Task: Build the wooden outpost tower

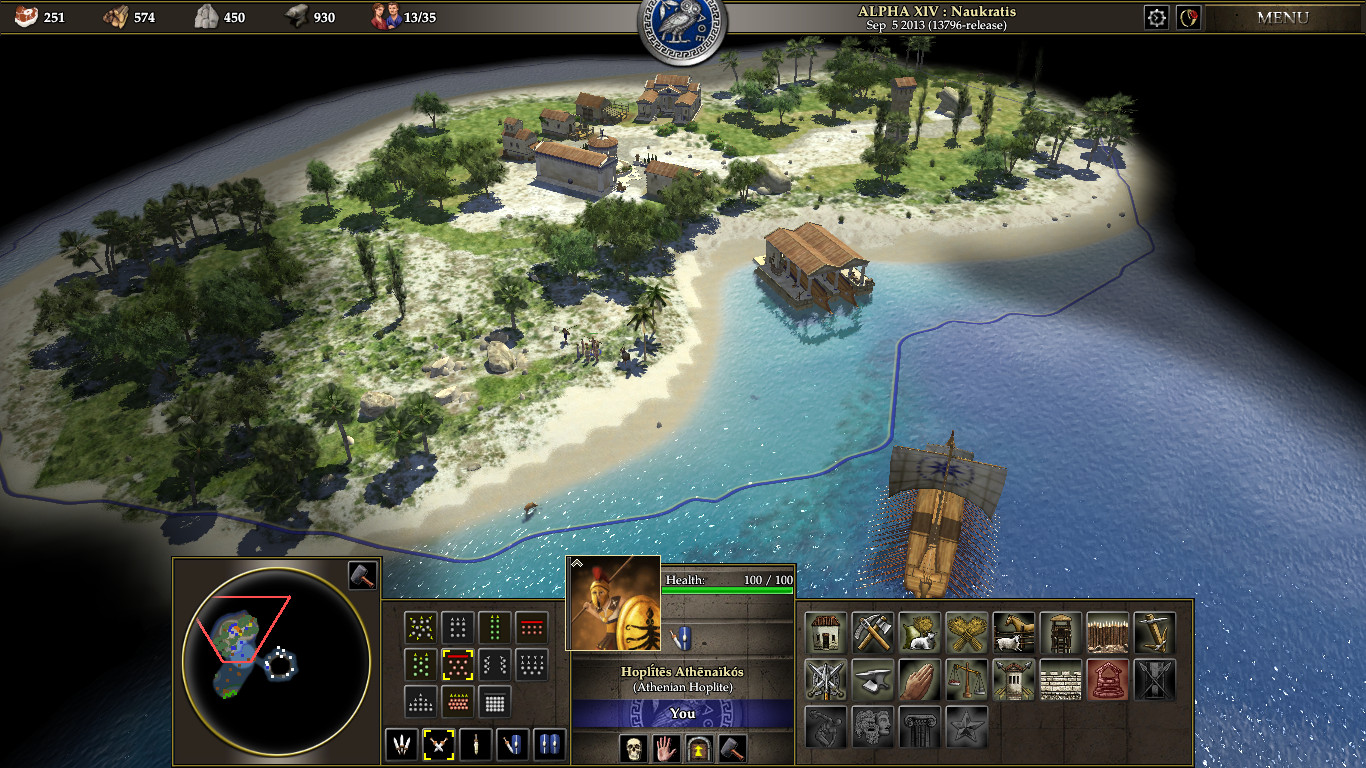Action: point(1060,633)
